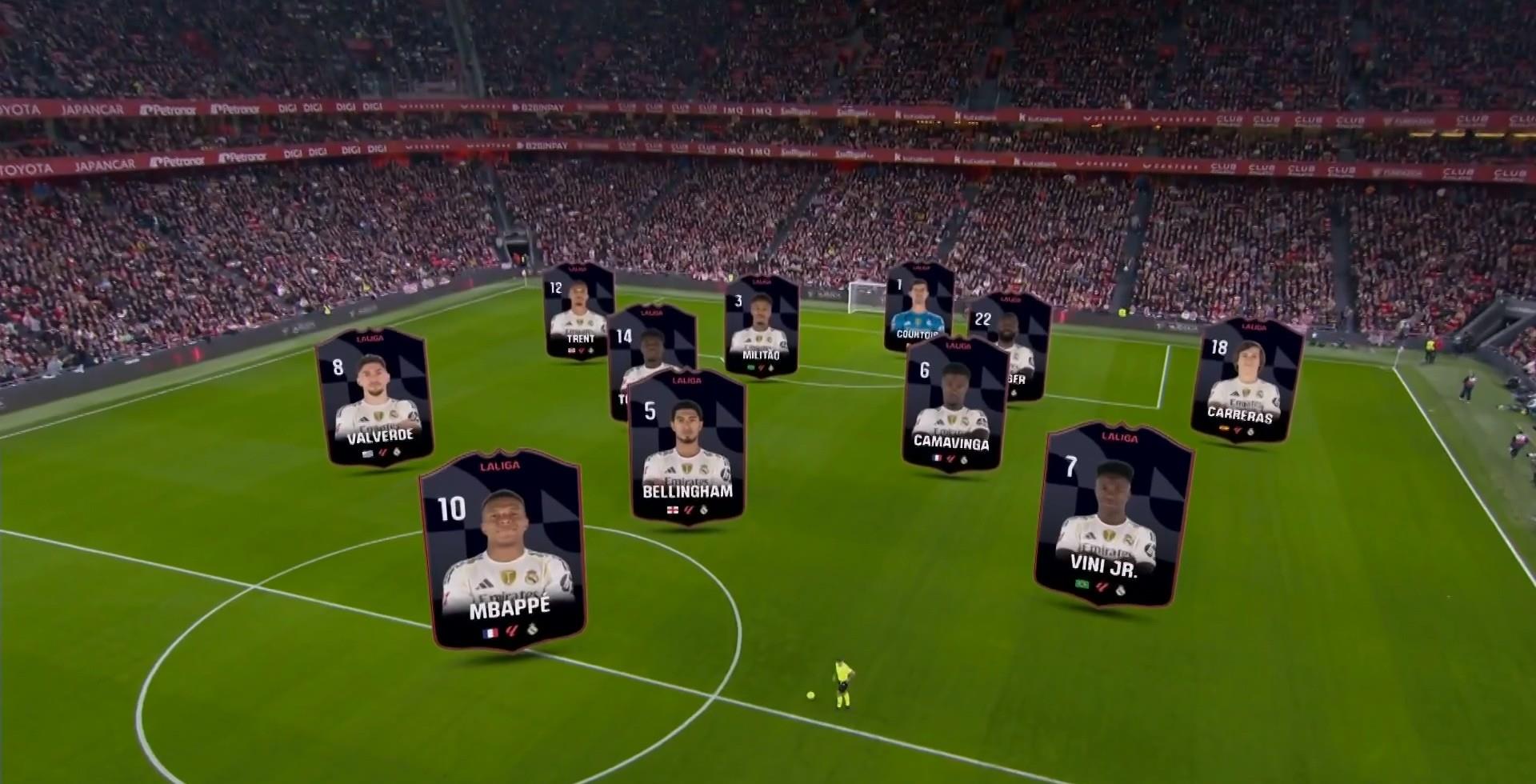Choose the Trent number 12 card
The width and height of the screenshot is (1536, 784).
578,312
